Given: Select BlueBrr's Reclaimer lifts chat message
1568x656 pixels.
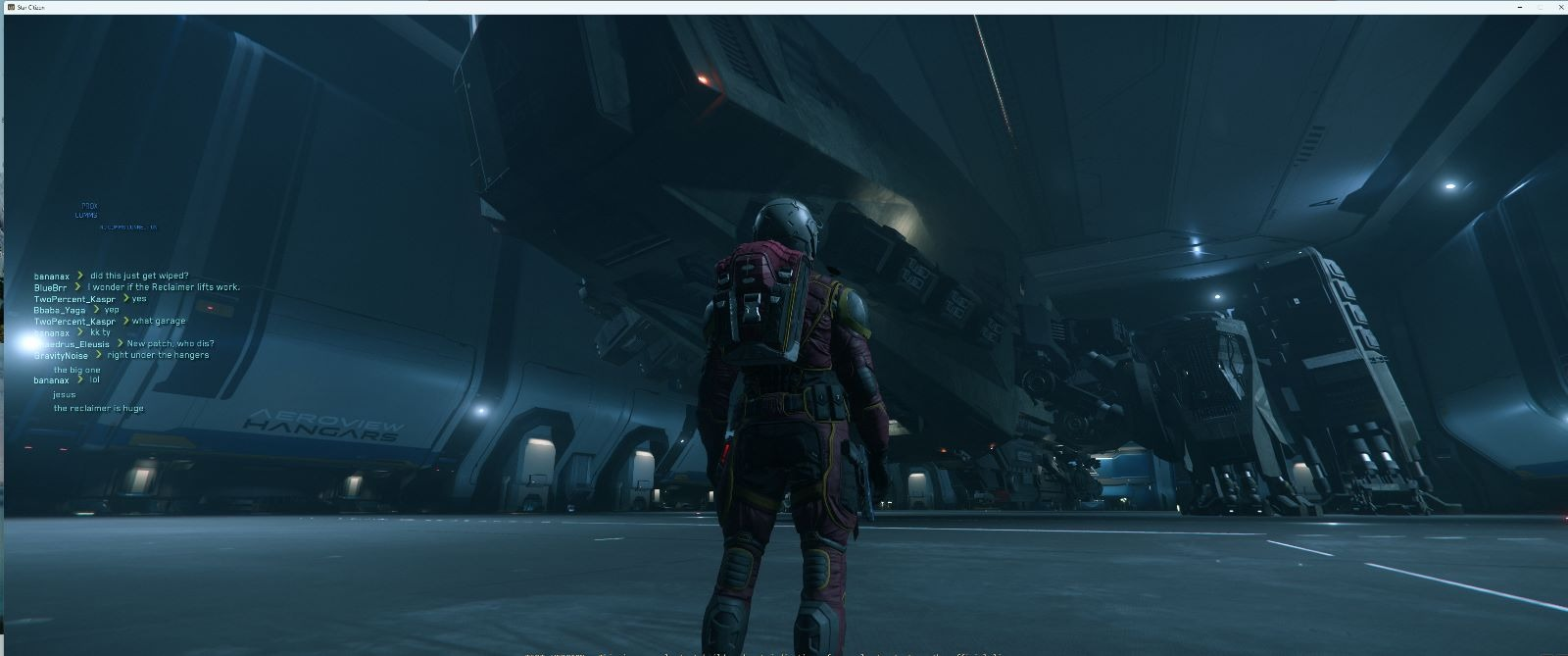Looking at the screenshot, I should click(164, 287).
